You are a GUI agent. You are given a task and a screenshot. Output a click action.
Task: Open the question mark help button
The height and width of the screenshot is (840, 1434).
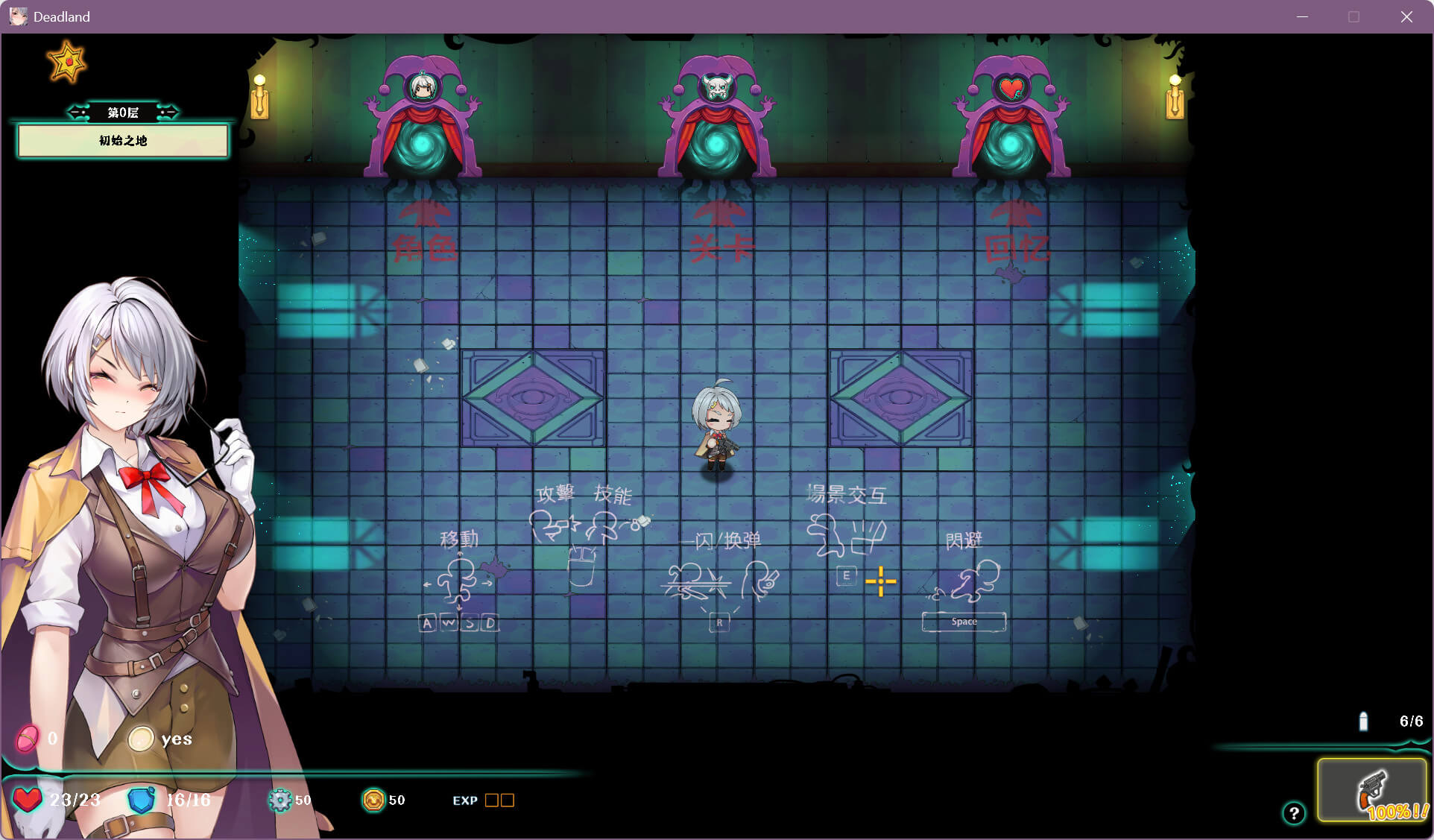point(1294,813)
